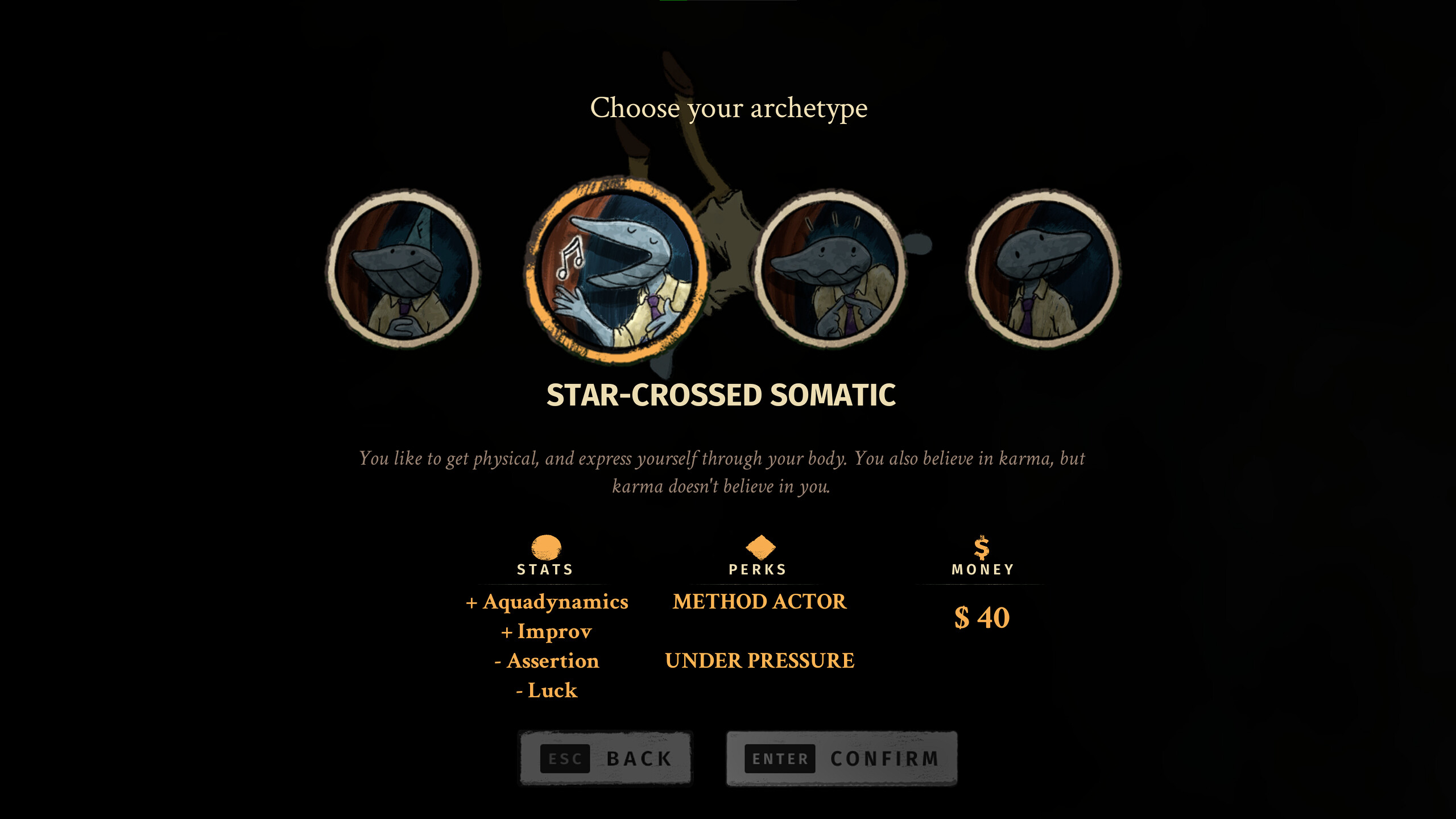The image size is (1456, 819).
Task: Click the ENTER key icon on Confirm button
Action: coord(780,759)
